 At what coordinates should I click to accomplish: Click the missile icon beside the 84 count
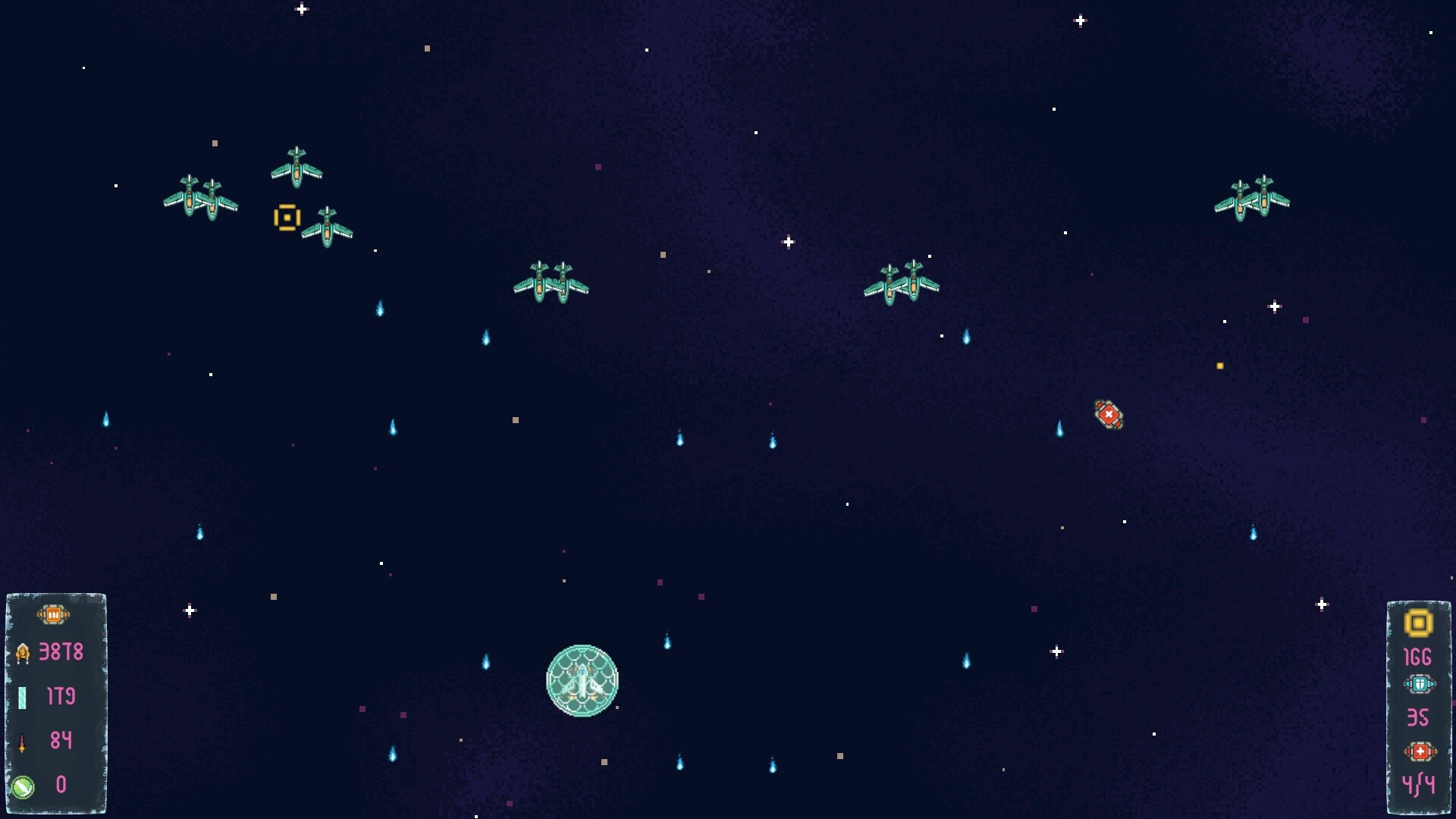coord(24,742)
